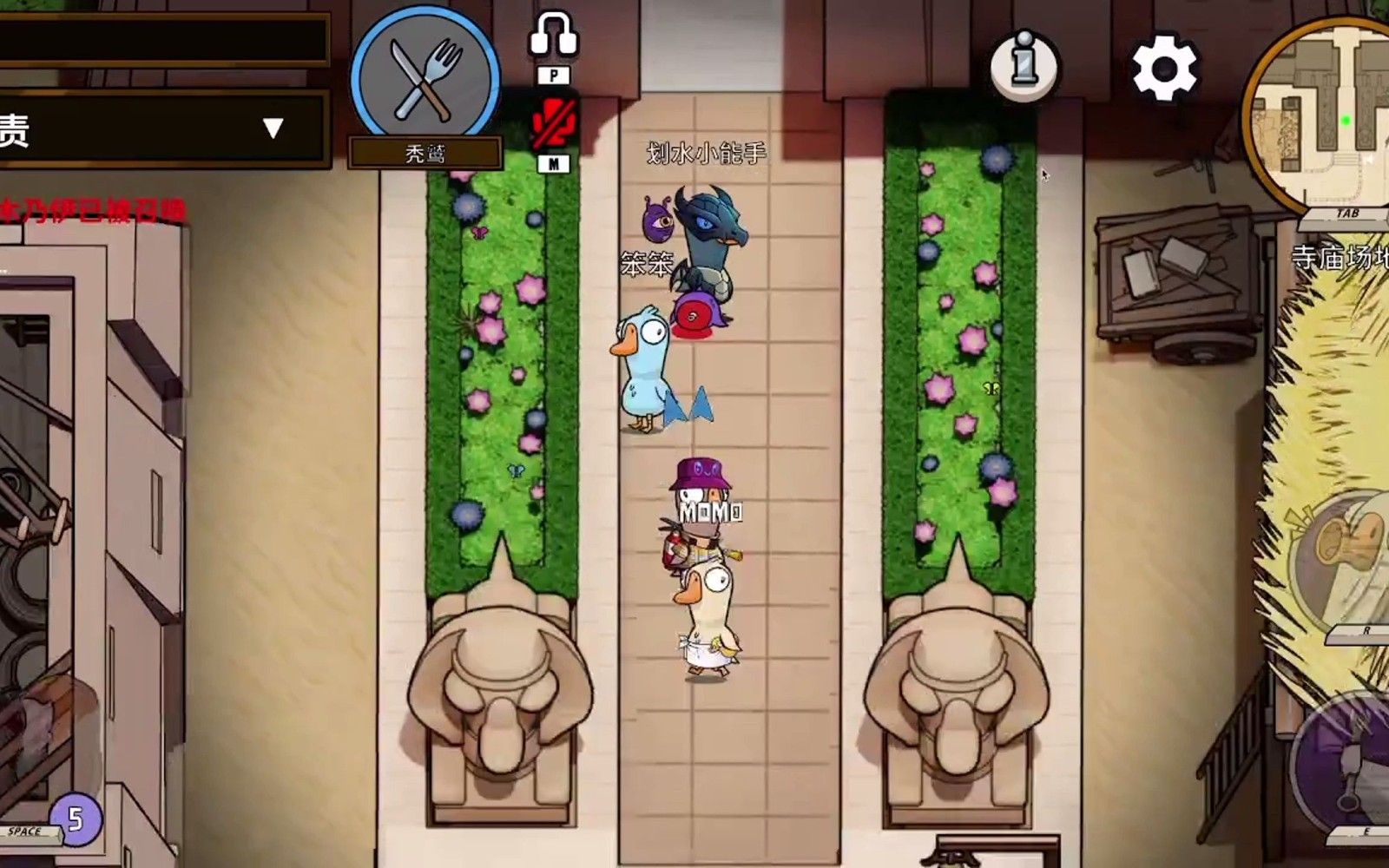Toggle the headphones audio icon
This screenshot has height=868, width=1389.
pos(553,36)
